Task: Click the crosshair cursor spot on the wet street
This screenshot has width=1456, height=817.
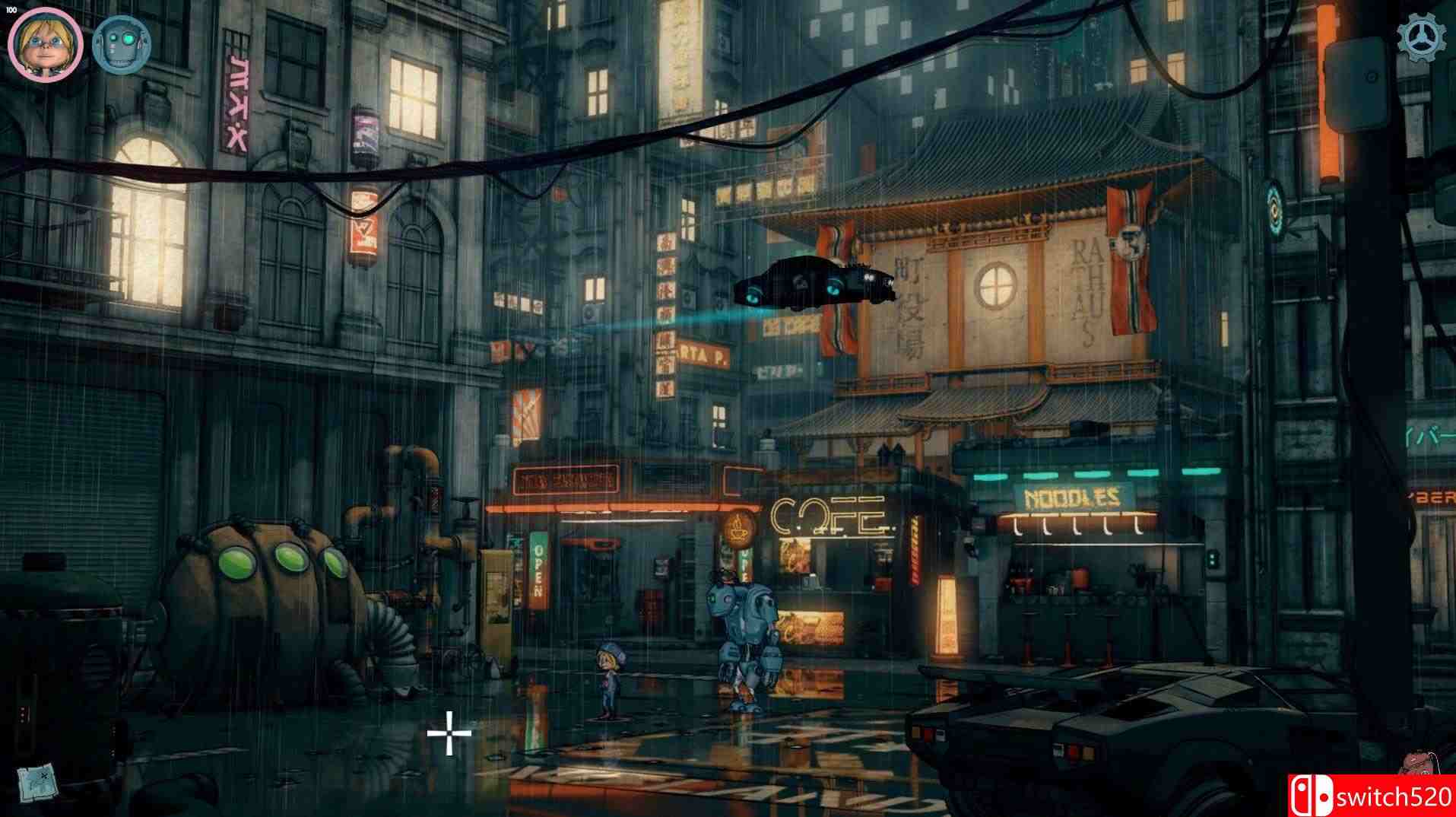Action: (x=451, y=733)
